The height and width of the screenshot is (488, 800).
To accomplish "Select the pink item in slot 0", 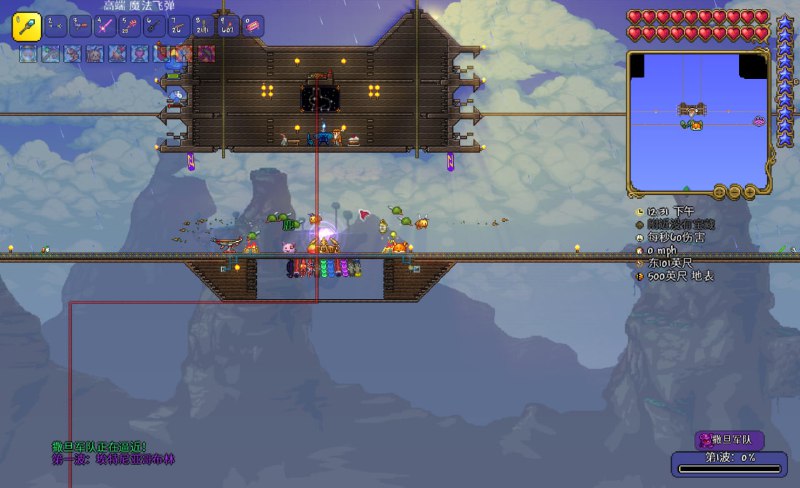I will tap(254, 27).
